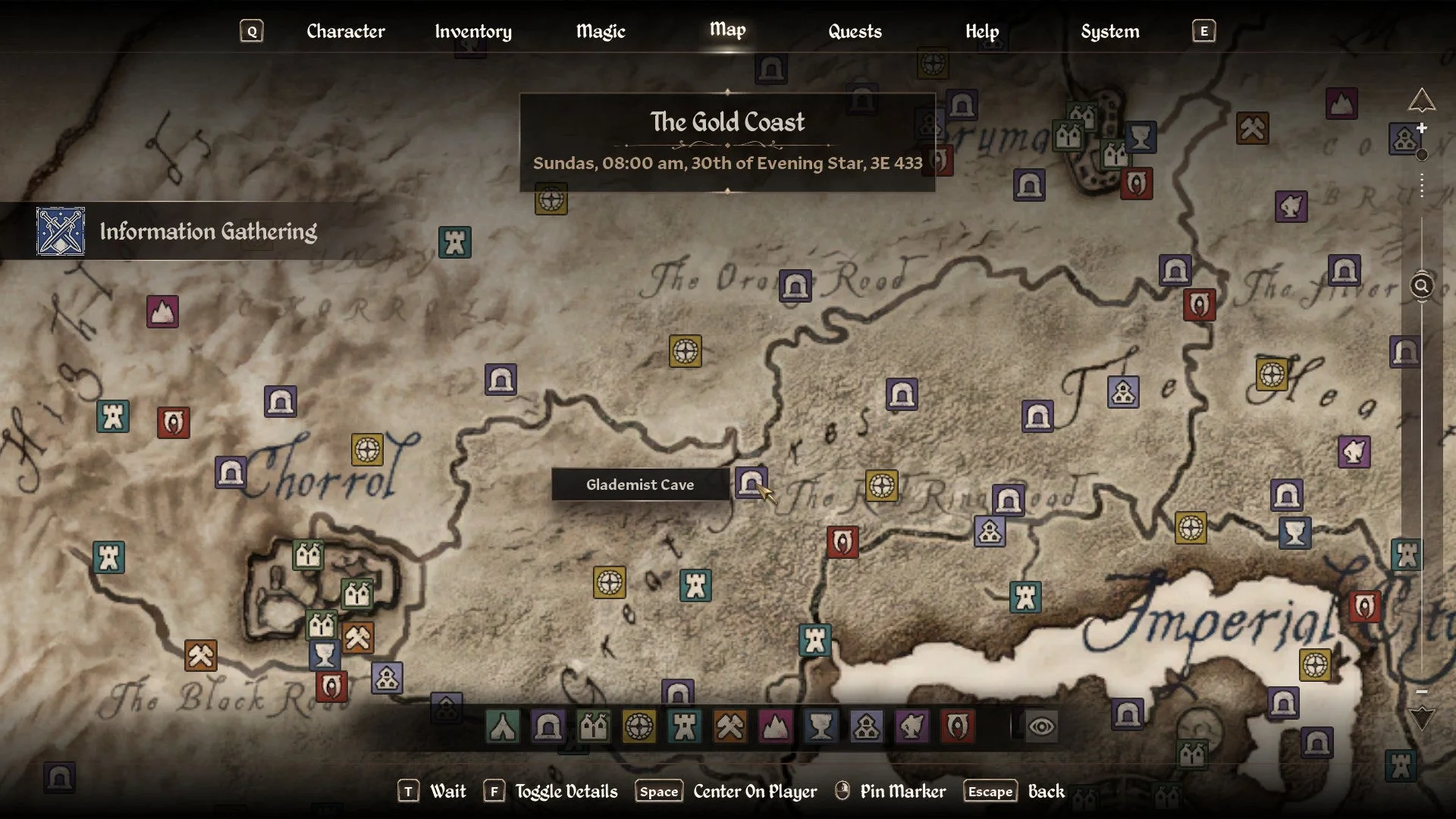Toggle the green fort ruin filter
Viewport: 1456px width, 819px height.
click(x=594, y=726)
